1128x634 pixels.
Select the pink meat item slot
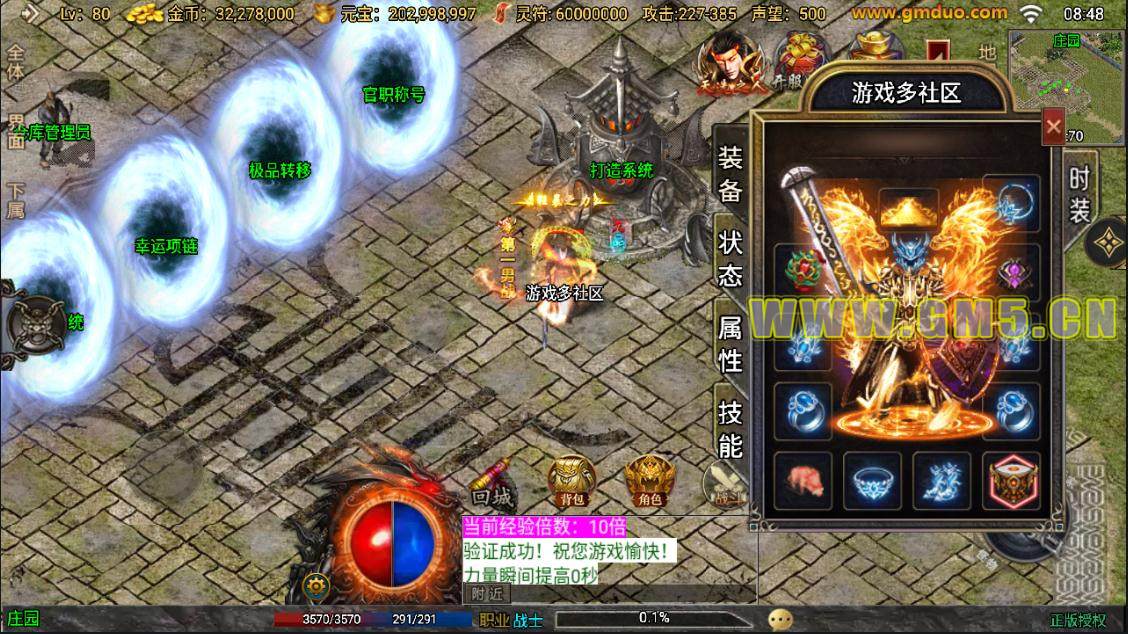pyautogui.click(x=803, y=479)
